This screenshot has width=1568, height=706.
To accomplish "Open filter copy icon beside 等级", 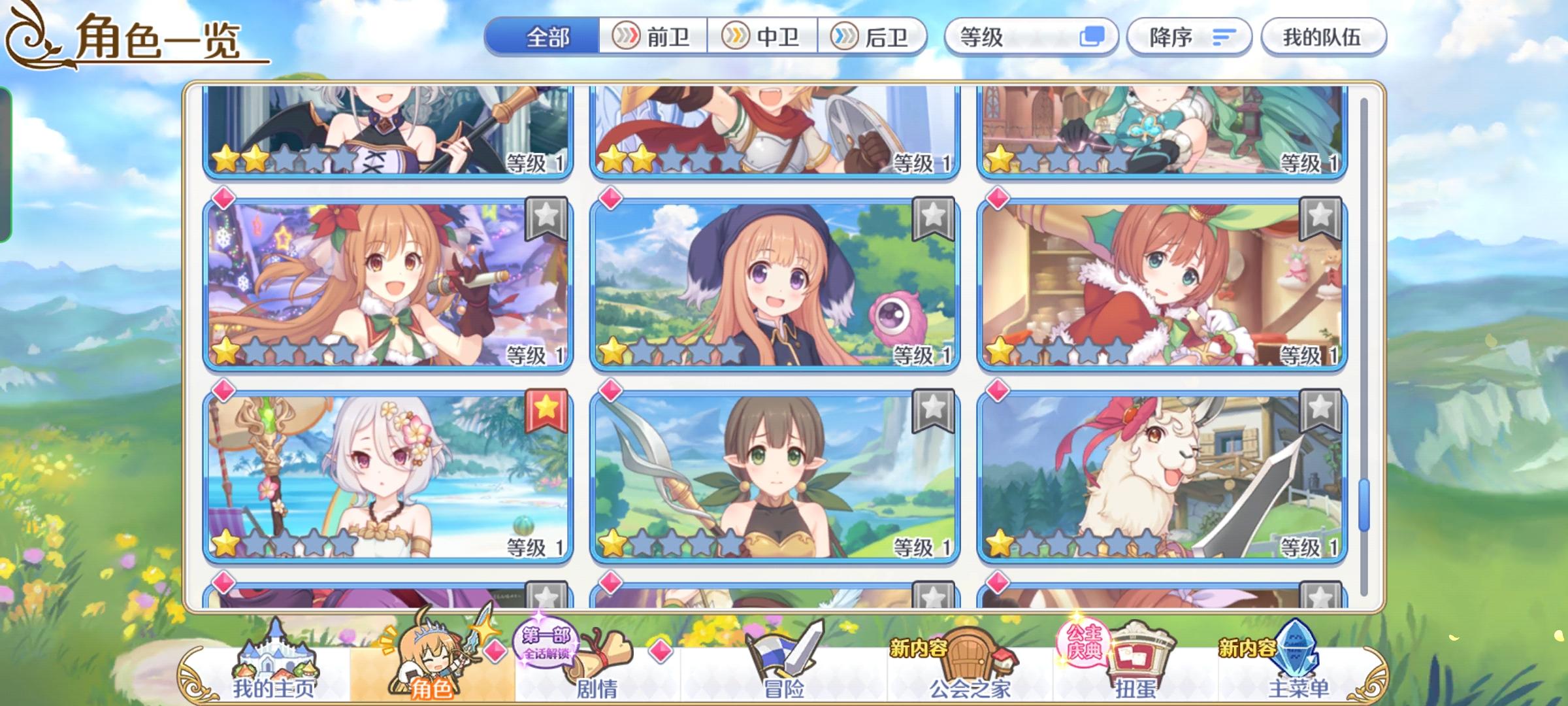I will (1098, 37).
